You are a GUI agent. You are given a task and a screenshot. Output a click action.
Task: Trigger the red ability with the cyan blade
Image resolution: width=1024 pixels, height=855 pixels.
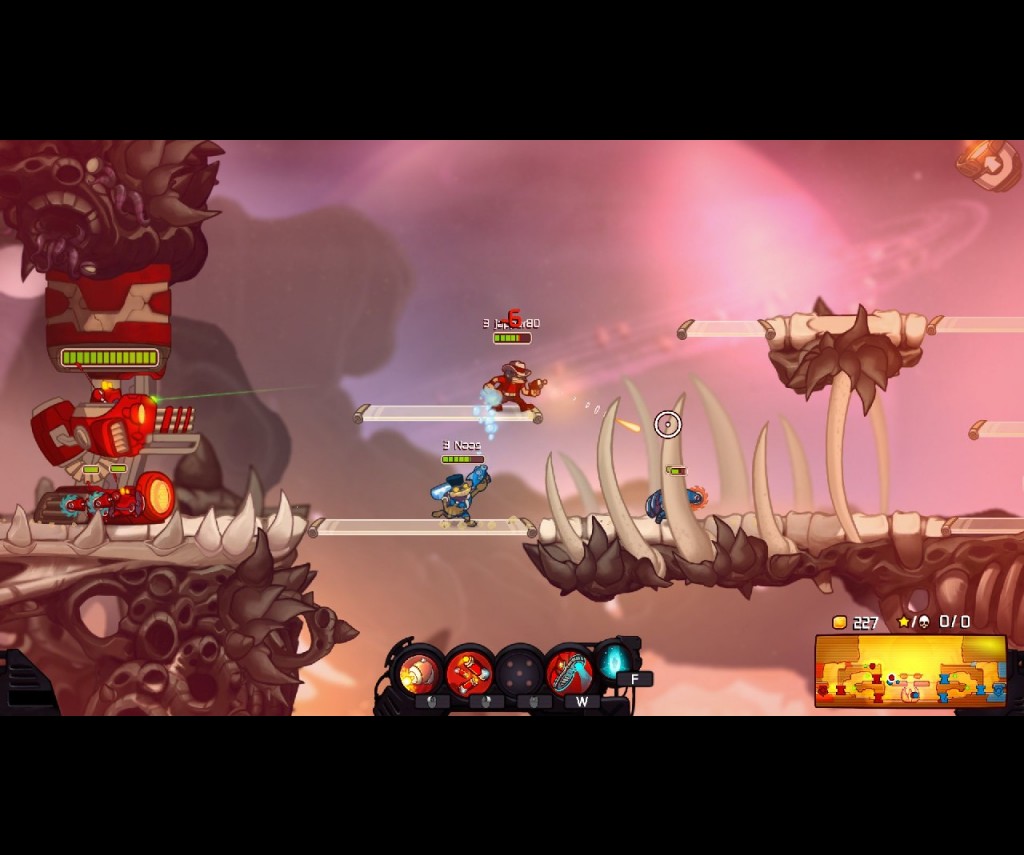569,672
